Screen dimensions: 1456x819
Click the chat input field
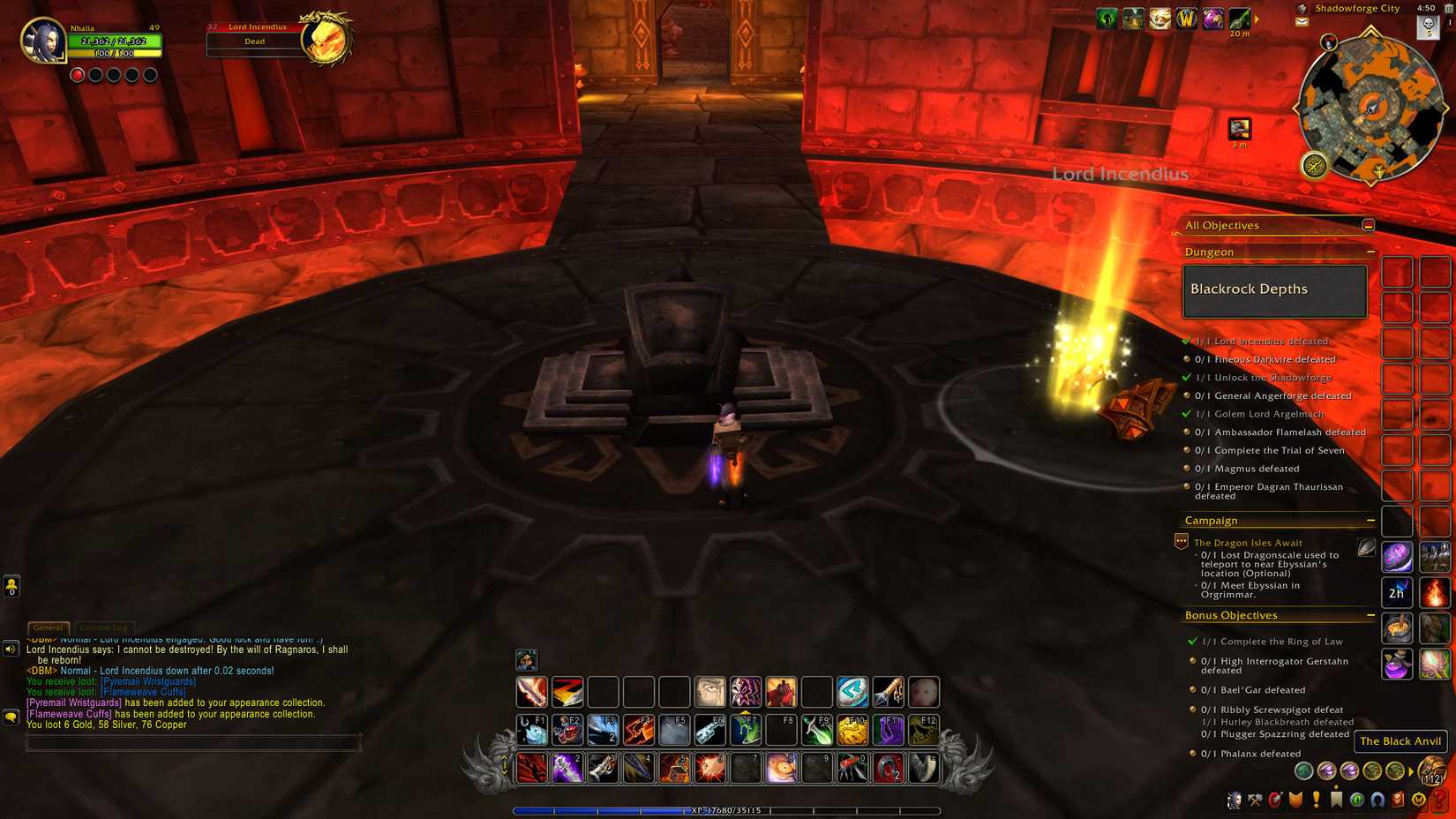[x=194, y=744]
